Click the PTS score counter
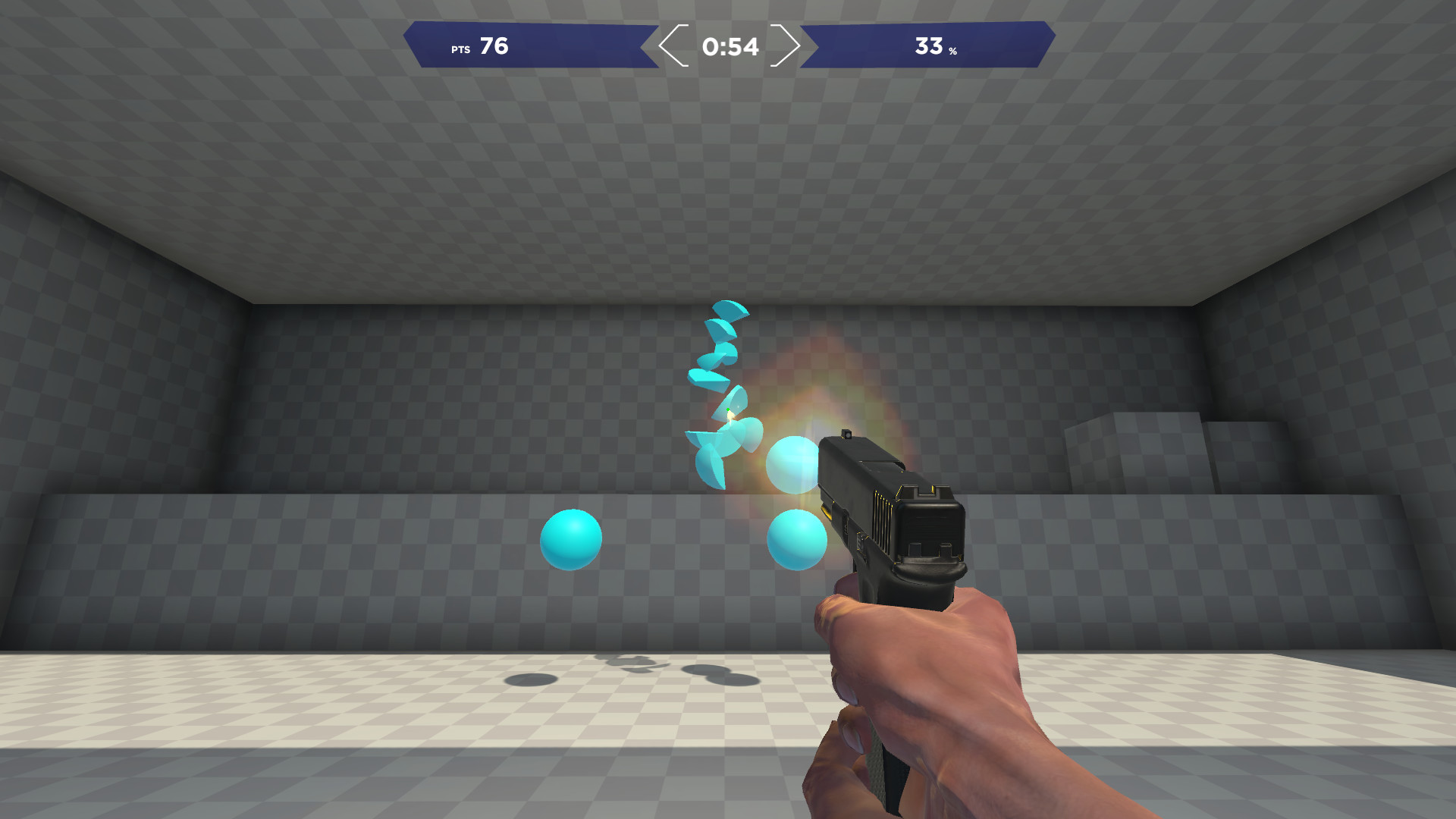 493,47
